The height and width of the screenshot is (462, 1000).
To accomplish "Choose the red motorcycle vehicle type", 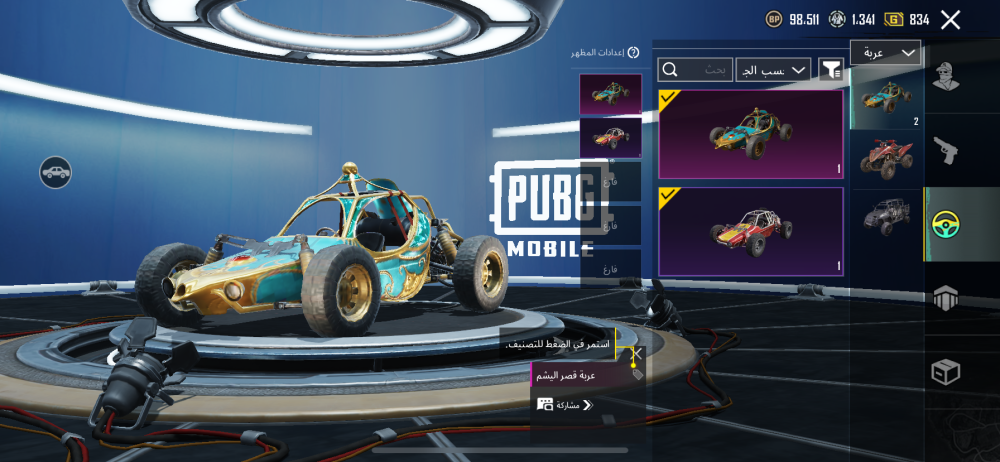I will [886, 159].
